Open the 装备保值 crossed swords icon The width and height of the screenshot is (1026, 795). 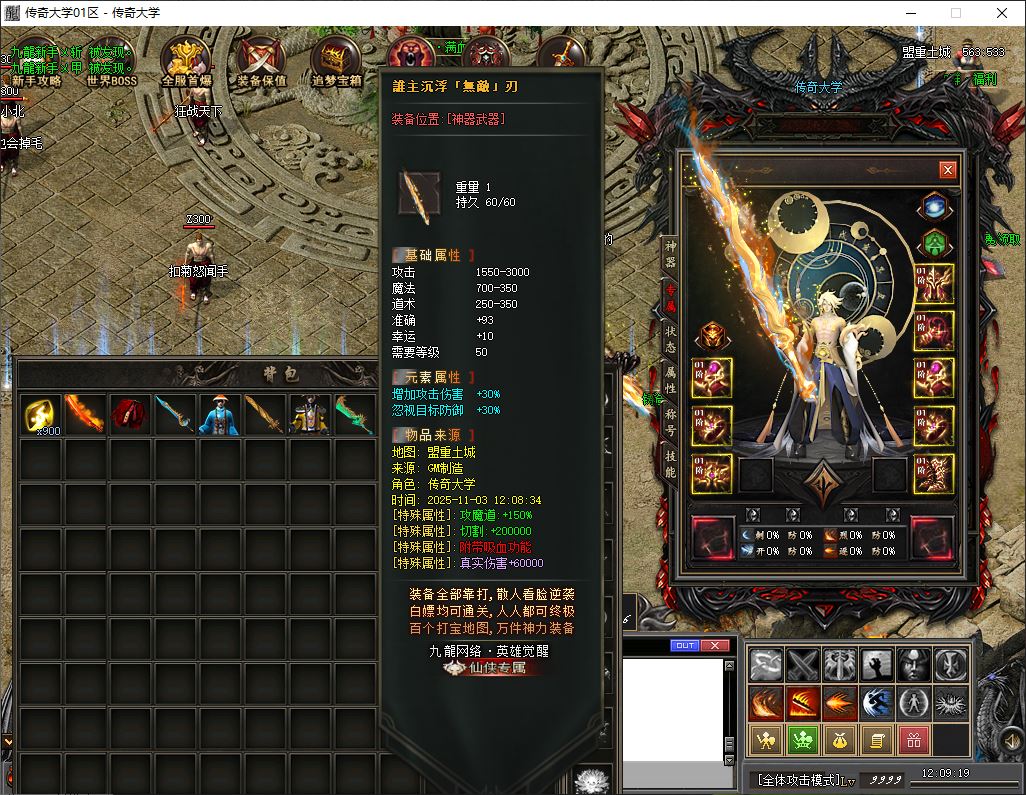(x=261, y=62)
